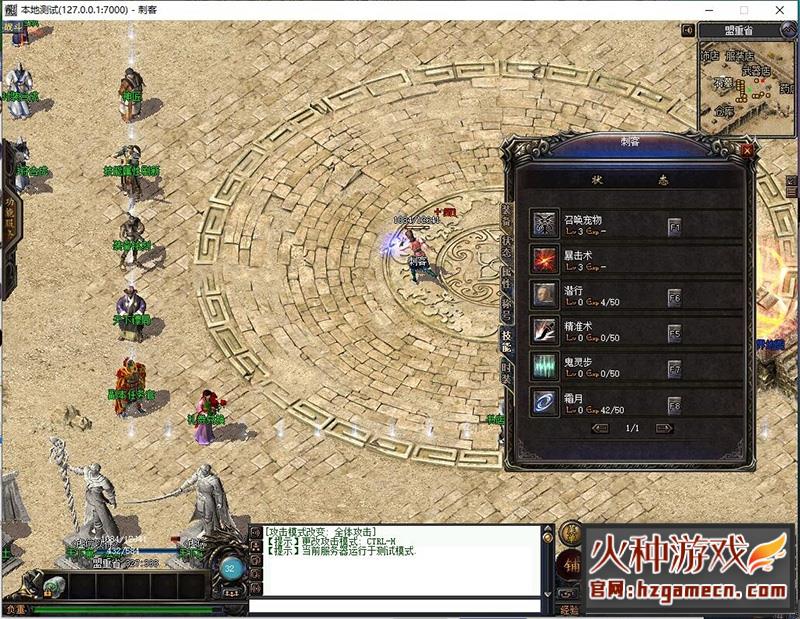The image size is (800, 619).
Task: Go to the previous skill page arrow
Action: click(600, 428)
